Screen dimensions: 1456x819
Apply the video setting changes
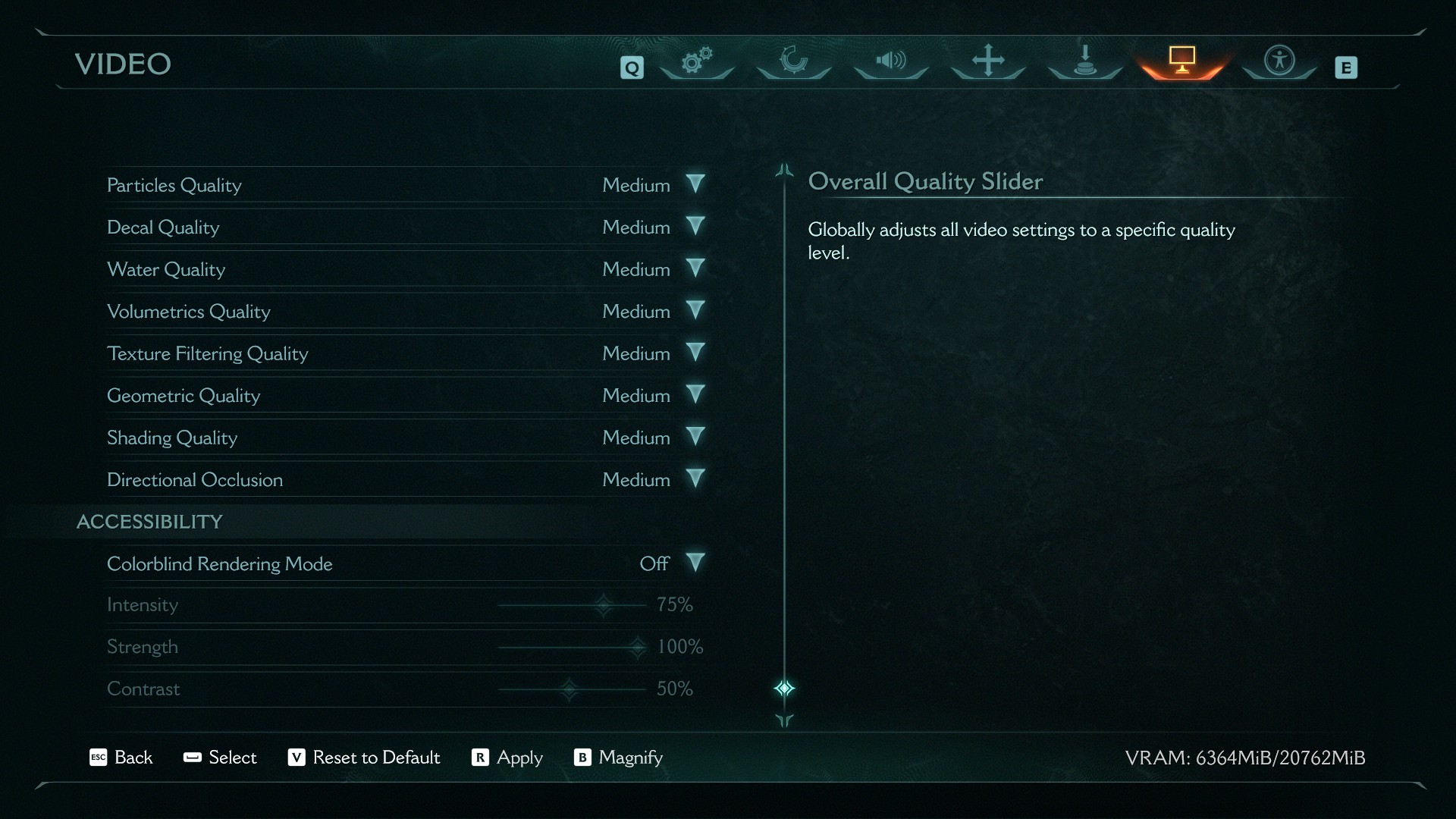pyautogui.click(x=507, y=758)
